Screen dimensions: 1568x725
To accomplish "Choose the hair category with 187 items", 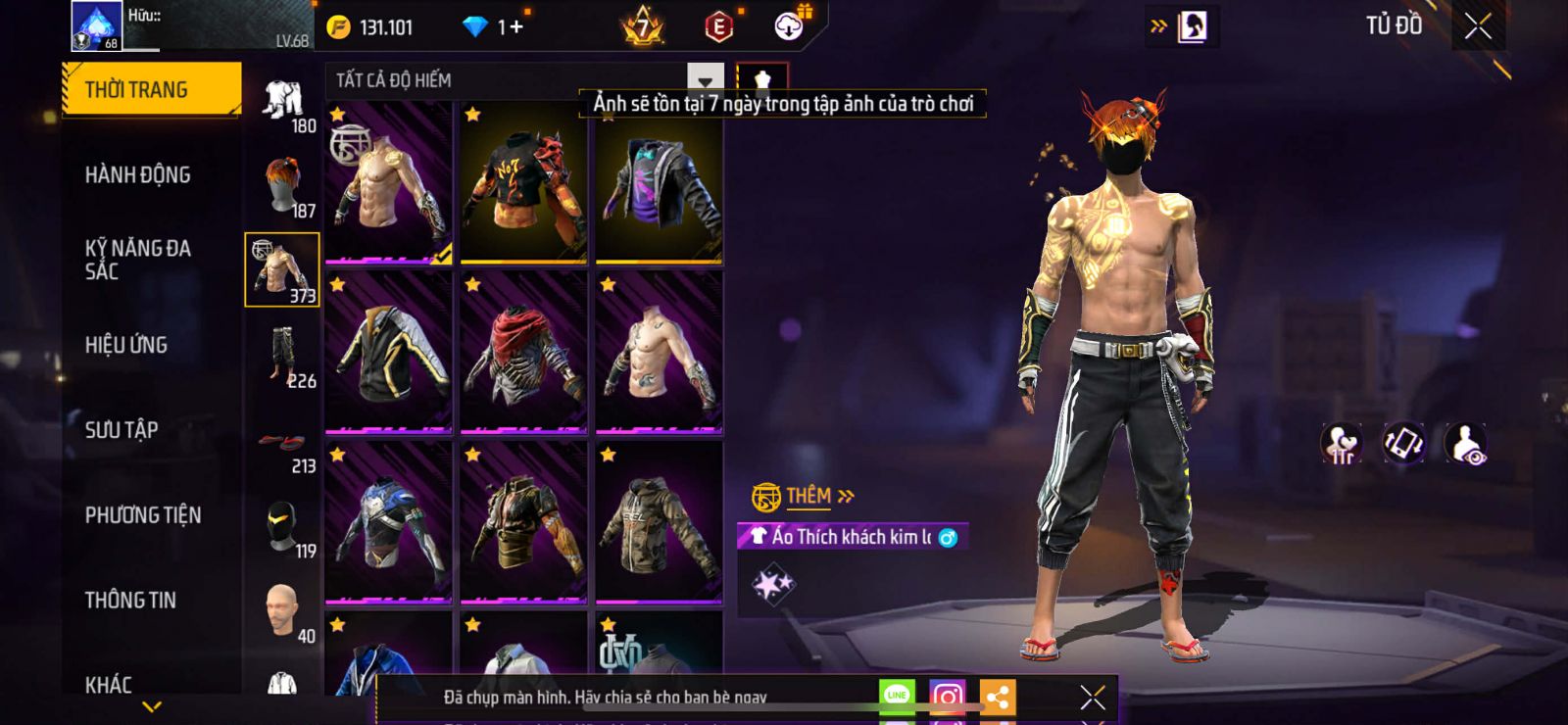I will click(x=283, y=187).
